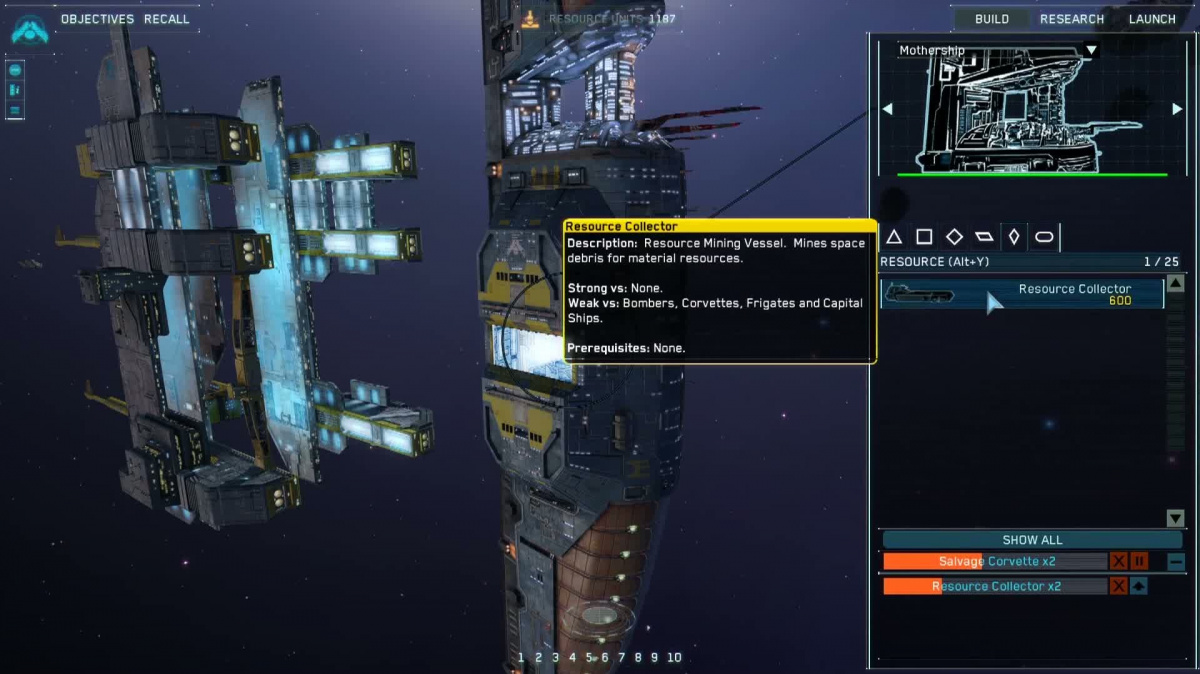Queue a Resource Collector for 600
The image size is (1200, 674).
1022,294
